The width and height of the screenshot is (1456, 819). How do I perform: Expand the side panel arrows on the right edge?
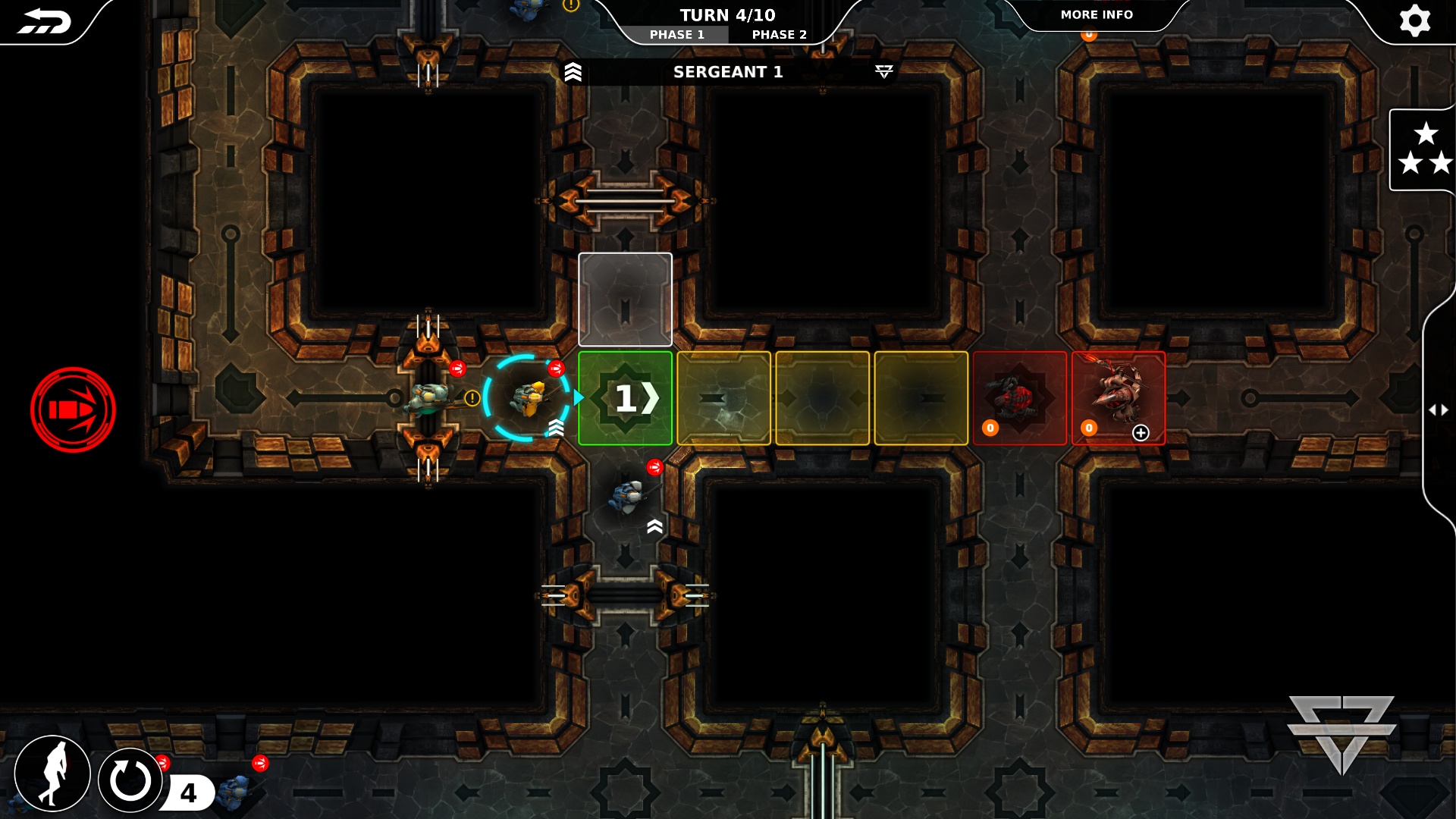[1440, 409]
